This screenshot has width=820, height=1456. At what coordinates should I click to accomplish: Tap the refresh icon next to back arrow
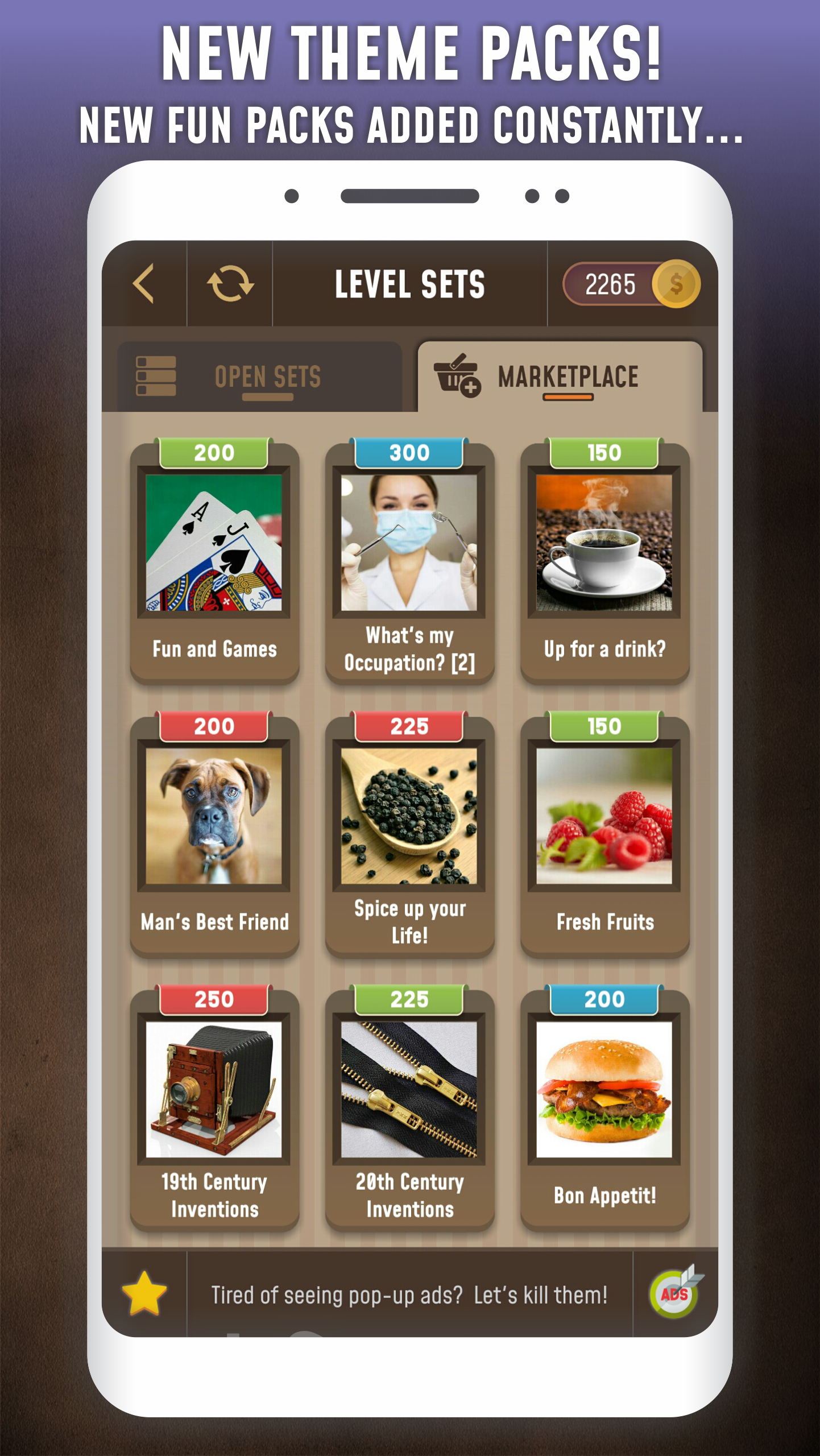point(230,283)
